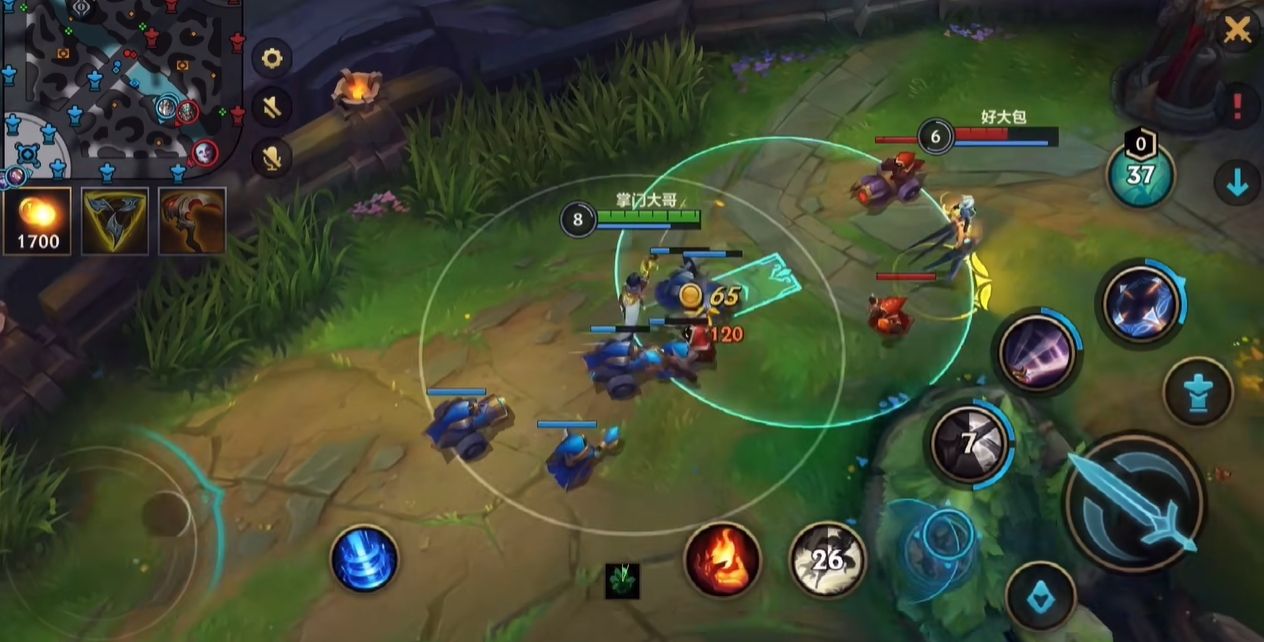Select the target-minion attack button

click(x=1041, y=597)
